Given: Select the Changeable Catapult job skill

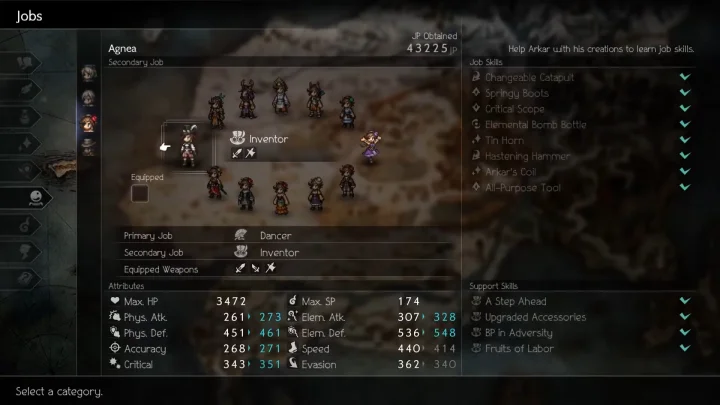Looking at the screenshot, I should click(529, 77).
